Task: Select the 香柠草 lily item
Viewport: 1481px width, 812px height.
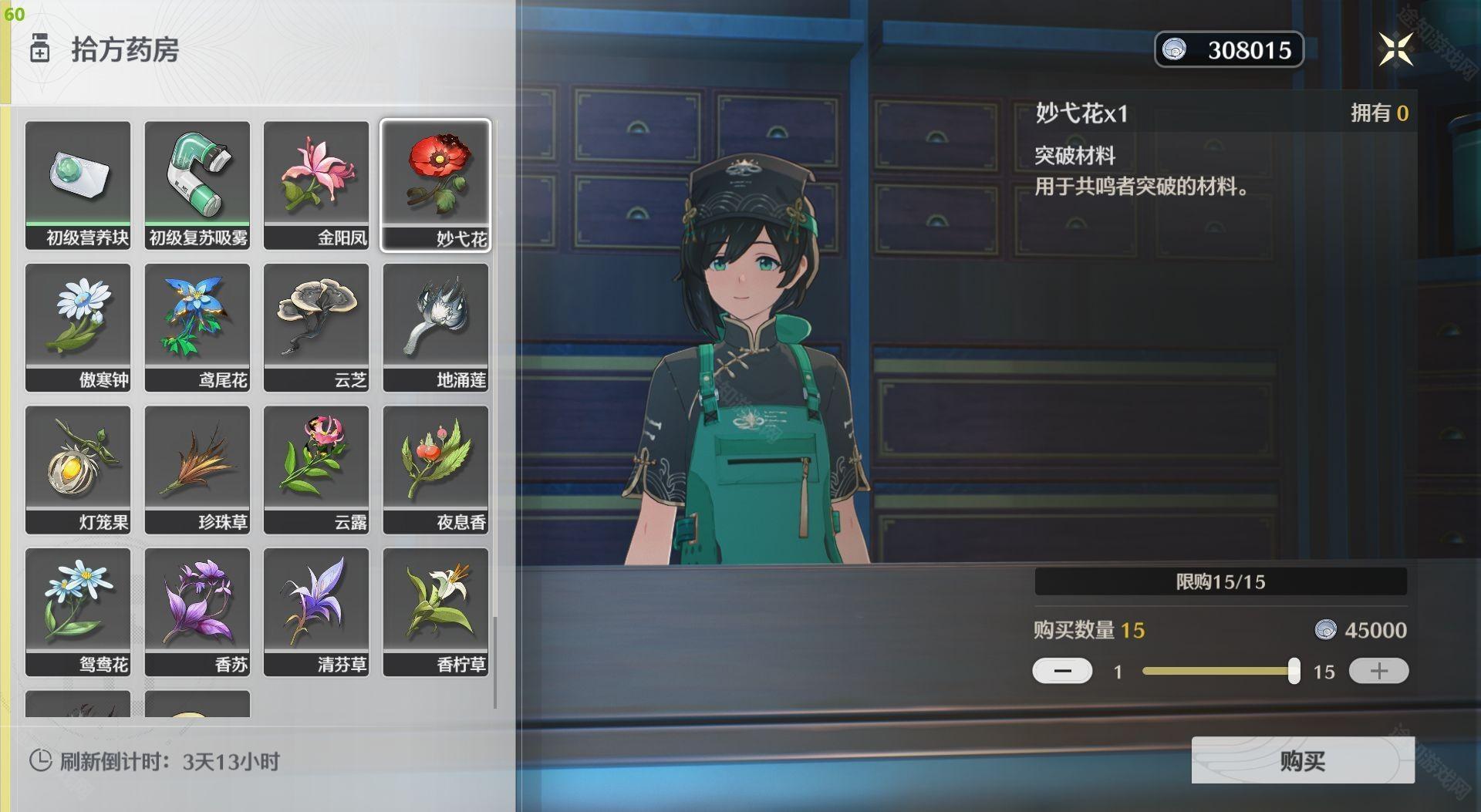Action: 436,612
